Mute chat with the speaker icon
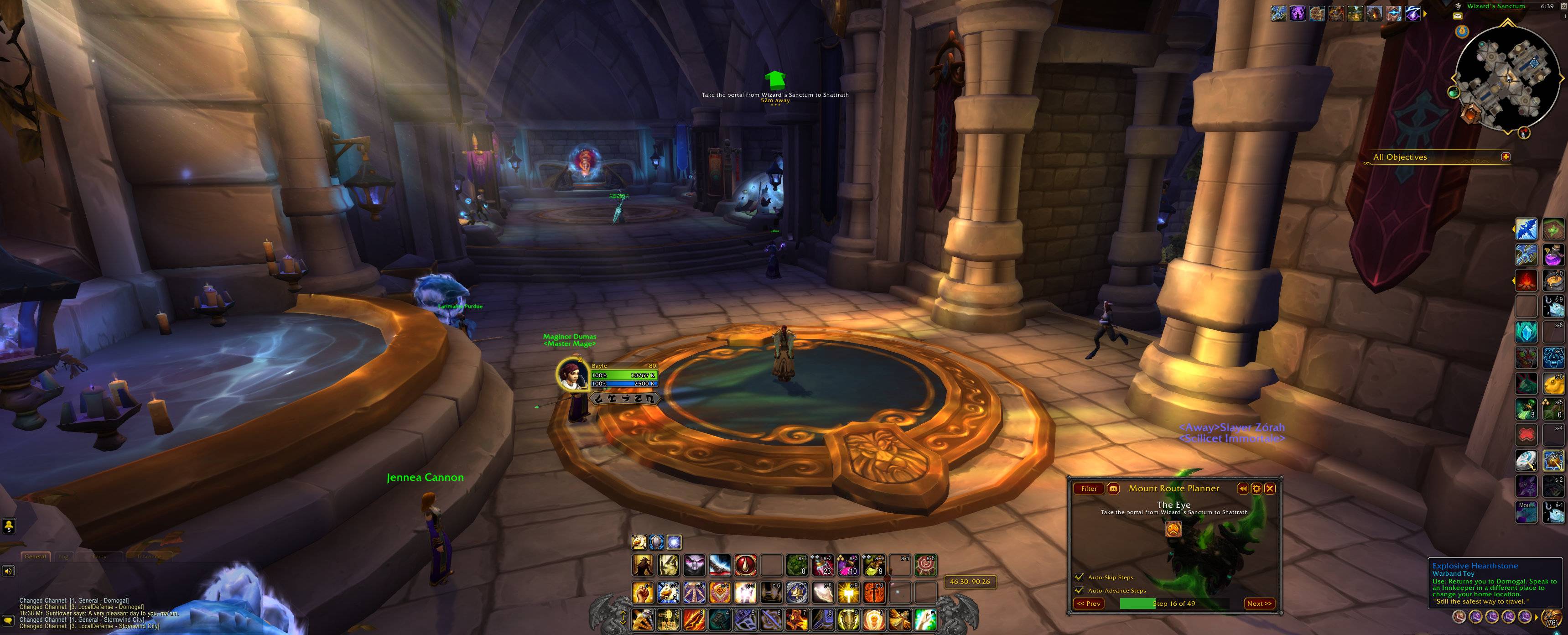The width and height of the screenshot is (1568, 635). coord(8,571)
